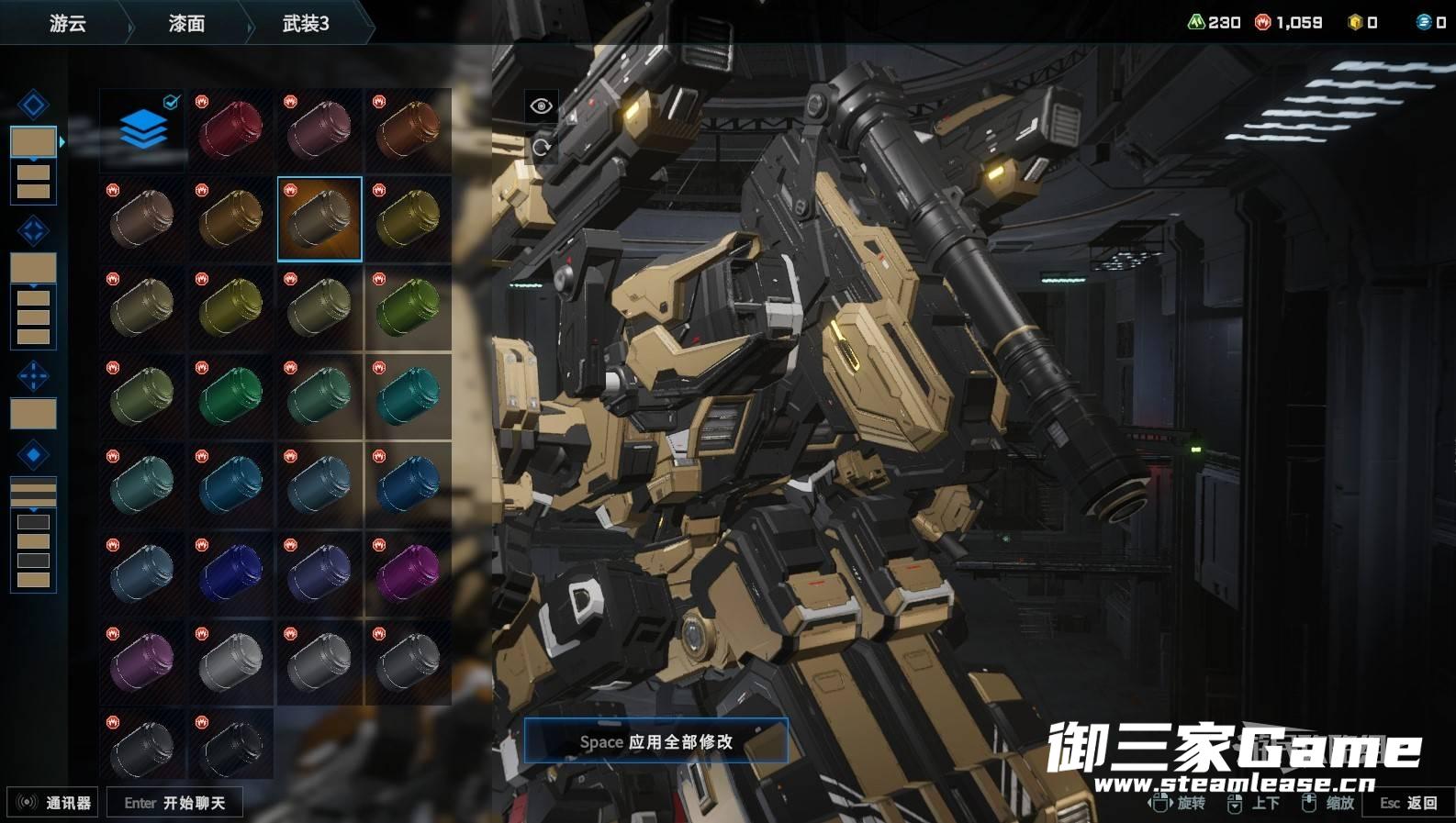Pick the light gray paint can
The height and width of the screenshot is (823, 1456).
[x=230, y=661]
